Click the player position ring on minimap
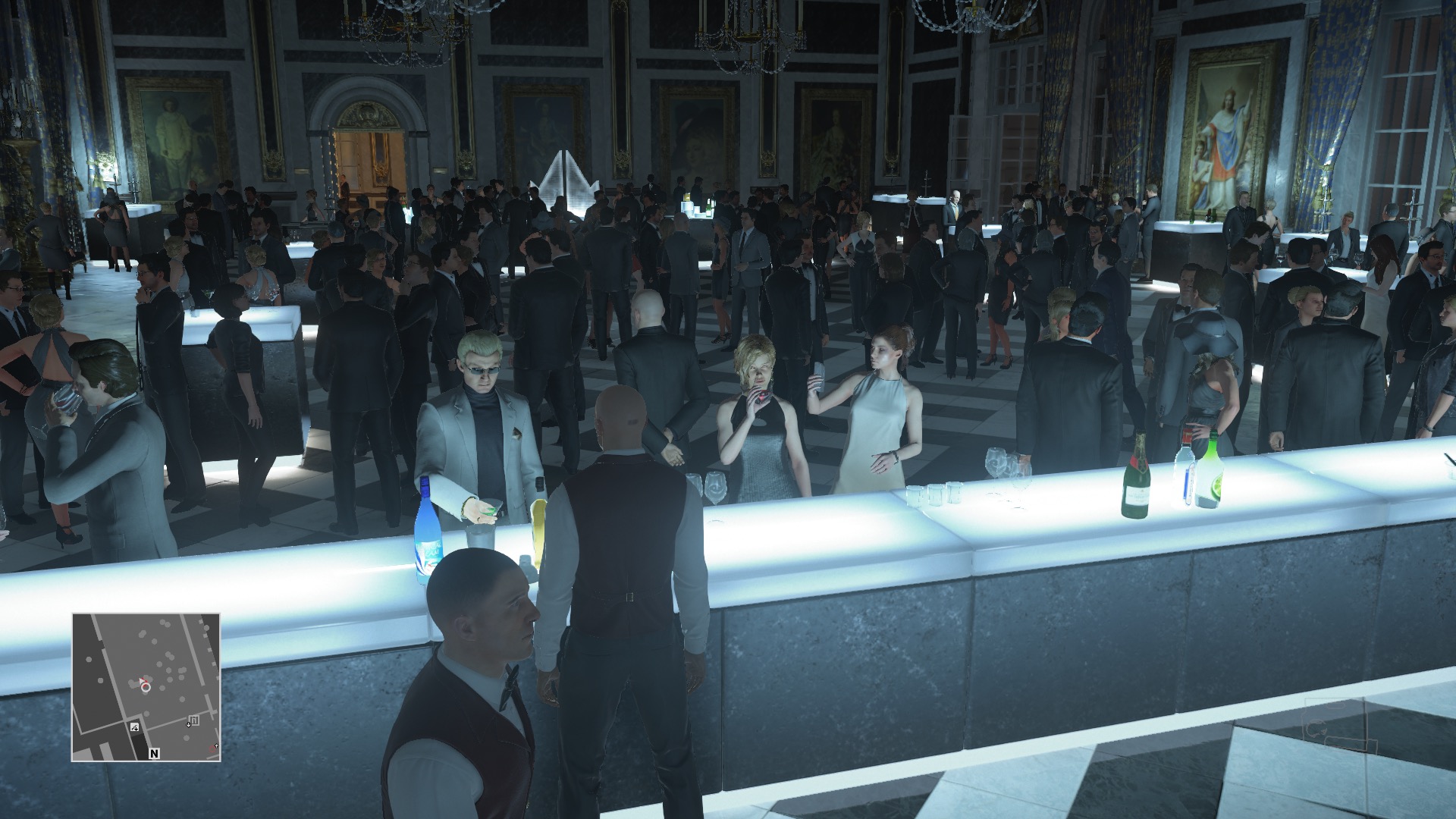1456x819 pixels. tap(146, 686)
